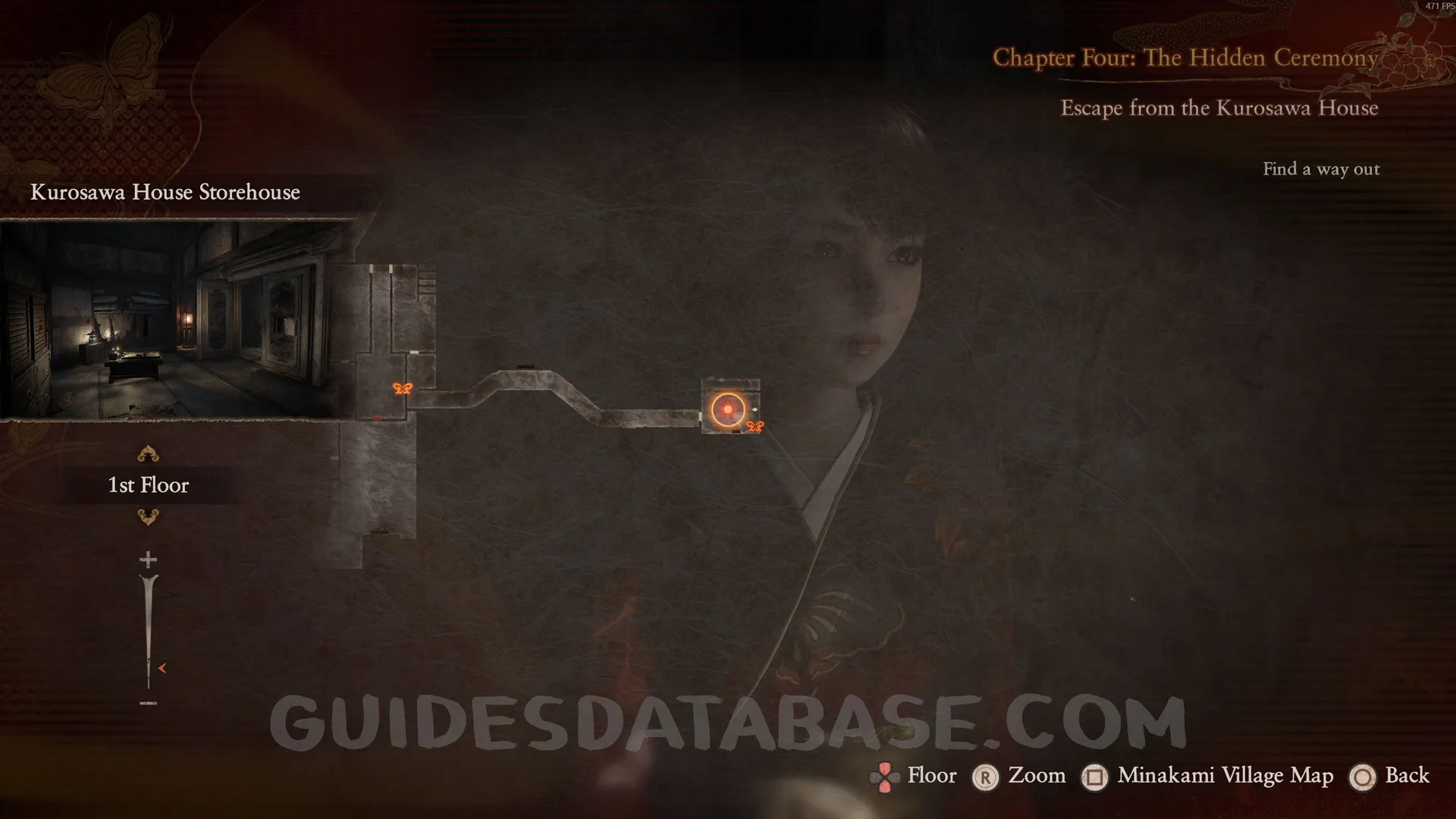The image size is (1456, 819).
Task: Select the butterfly marker in the storehouse room
Action: [403, 389]
